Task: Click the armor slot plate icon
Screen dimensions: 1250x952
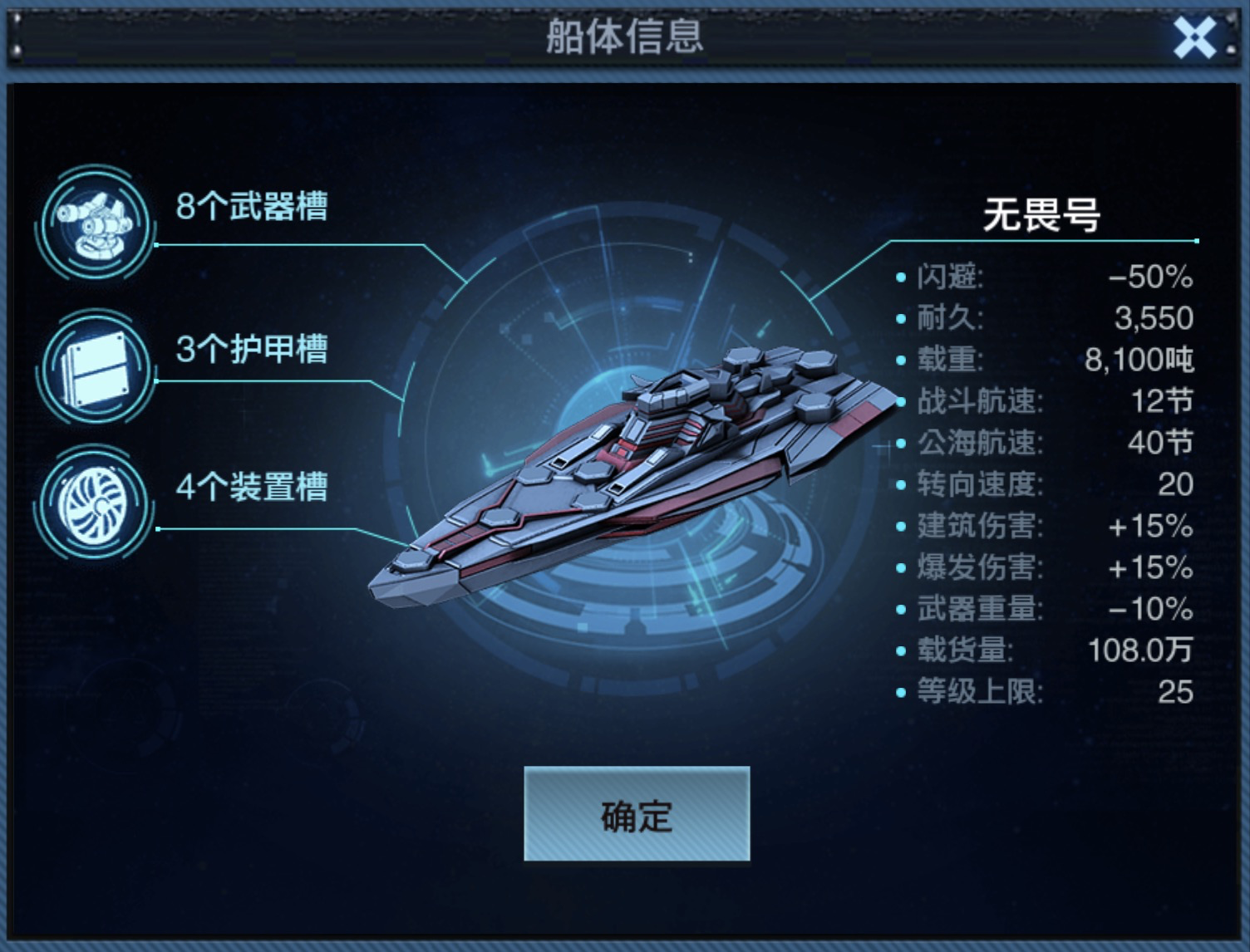Action: point(94,366)
